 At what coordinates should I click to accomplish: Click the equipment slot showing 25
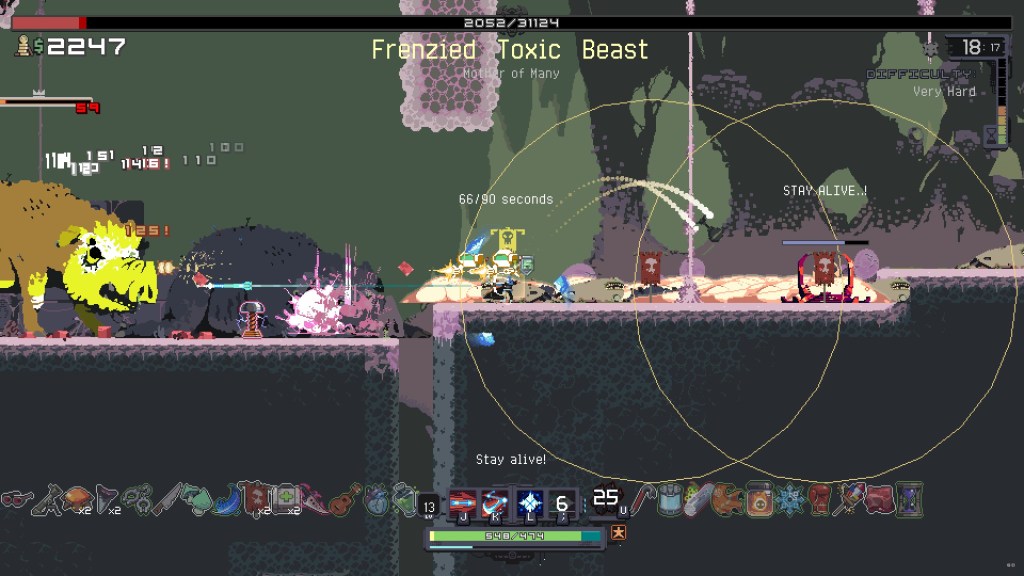click(606, 498)
